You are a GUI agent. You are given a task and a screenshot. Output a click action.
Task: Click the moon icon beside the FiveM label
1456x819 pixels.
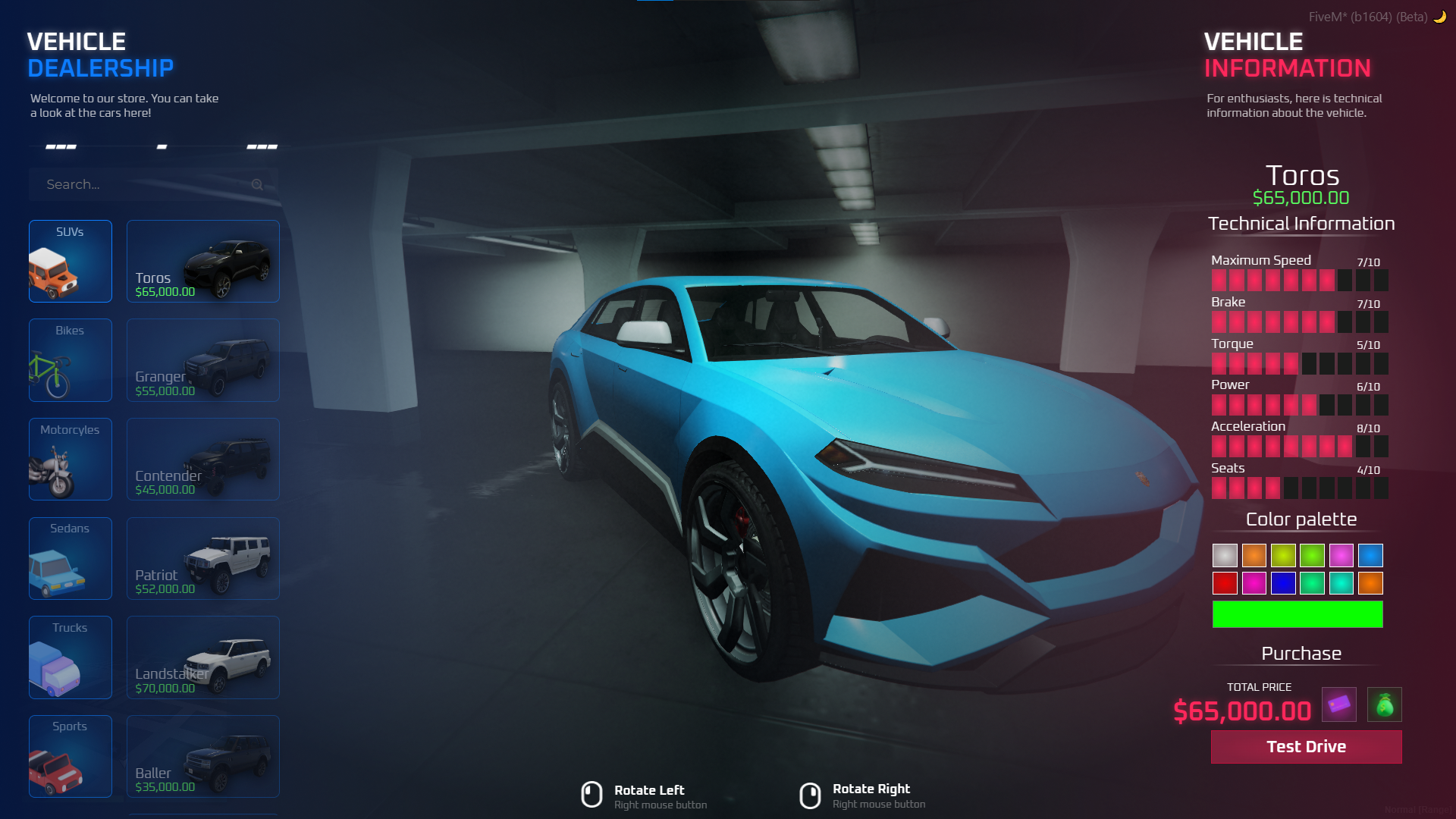pyautogui.click(x=1439, y=15)
